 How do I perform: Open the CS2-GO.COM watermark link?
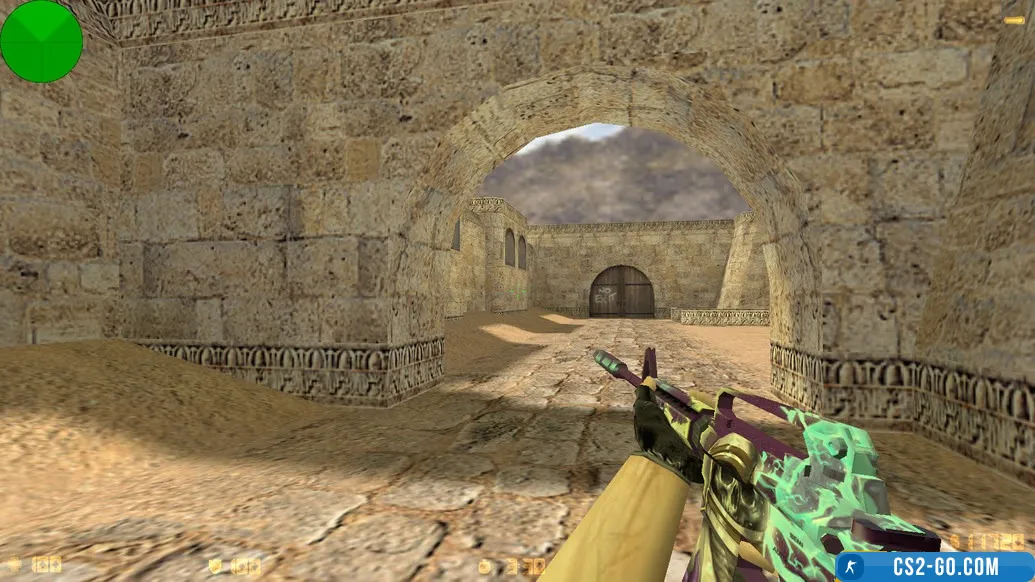pos(935,567)
